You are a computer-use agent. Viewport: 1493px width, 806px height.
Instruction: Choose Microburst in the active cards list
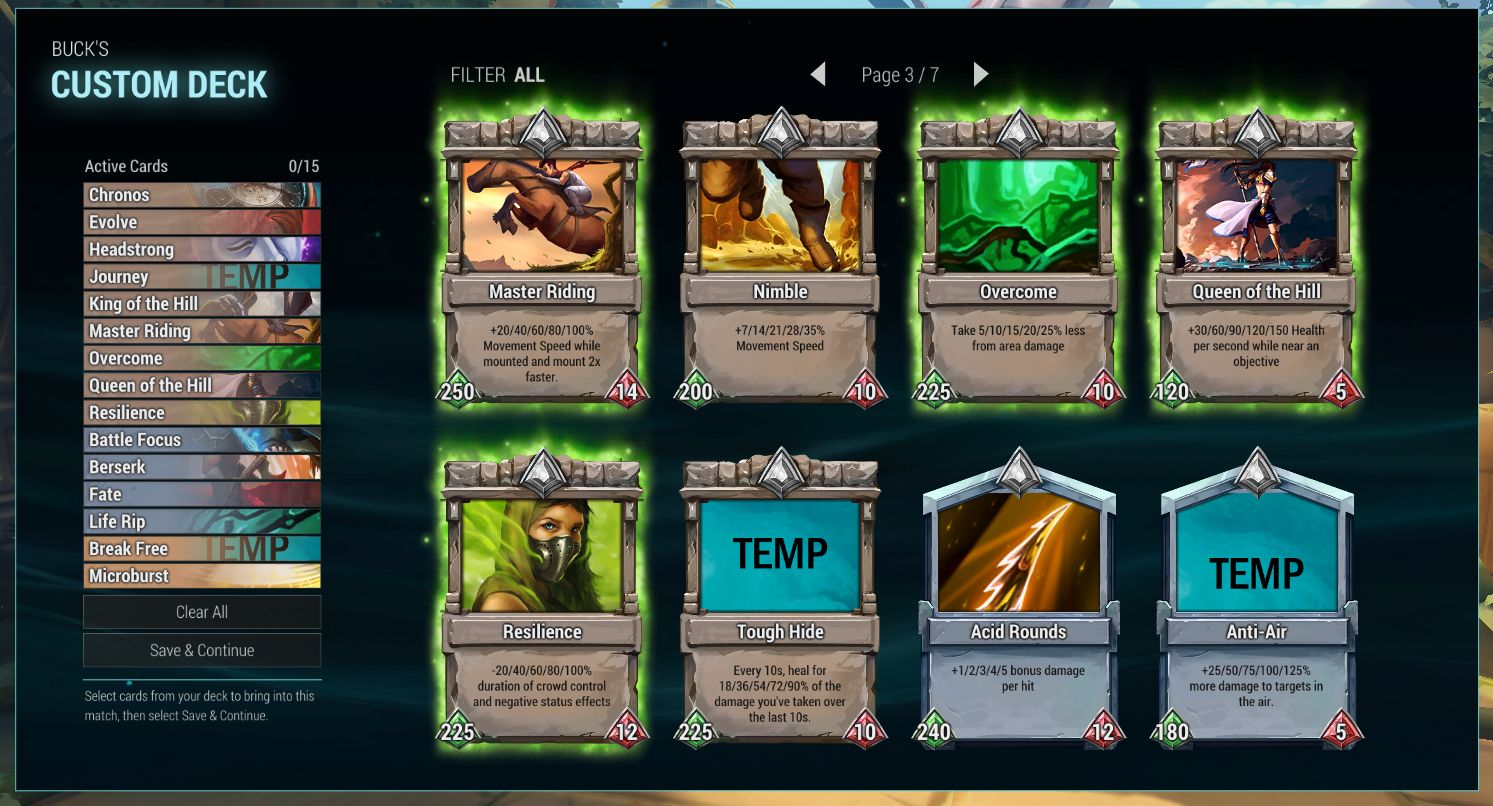[202, 576]
